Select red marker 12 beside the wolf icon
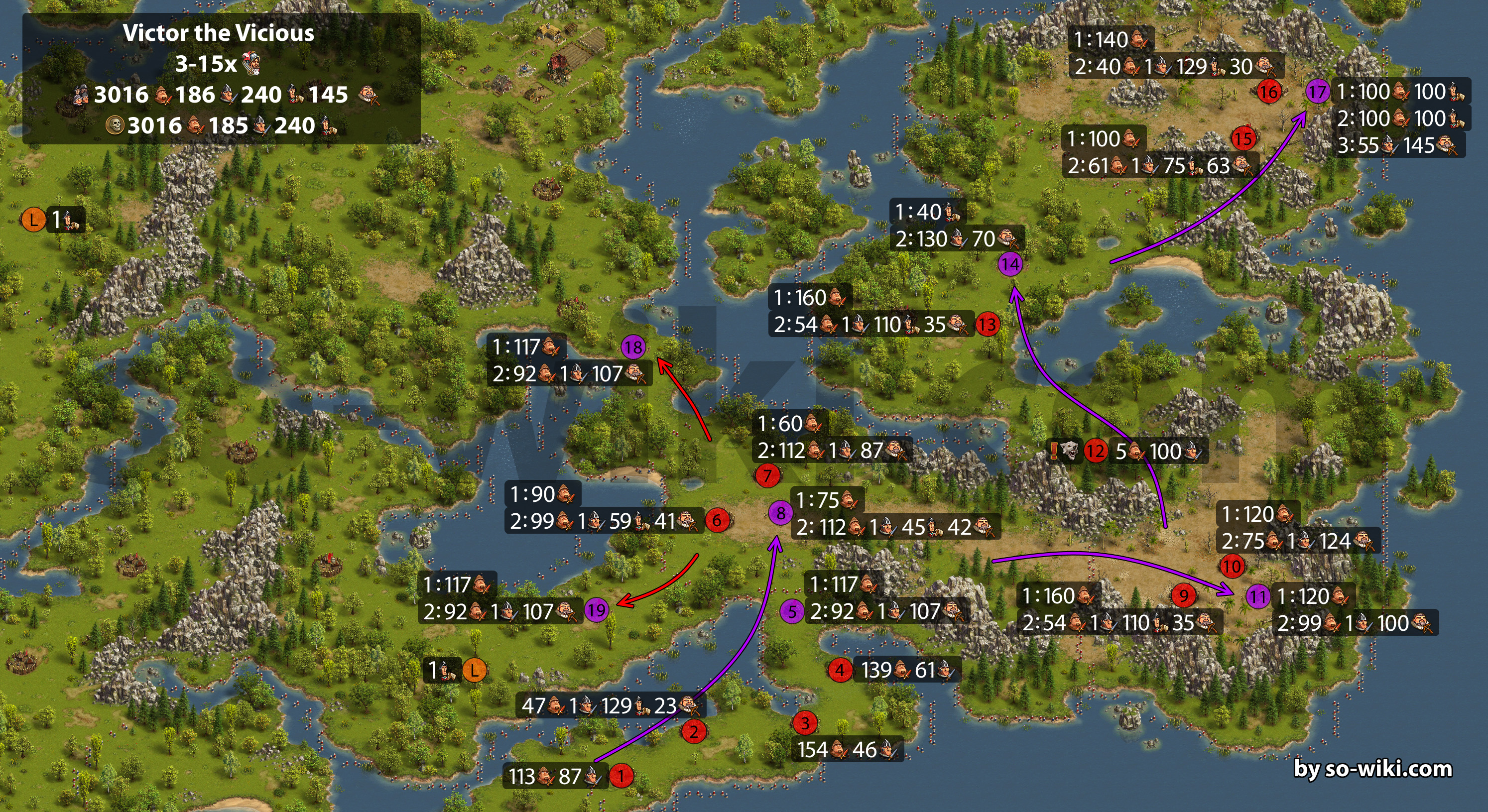This screenshot has width=1488, height=812. point(1095,451)
